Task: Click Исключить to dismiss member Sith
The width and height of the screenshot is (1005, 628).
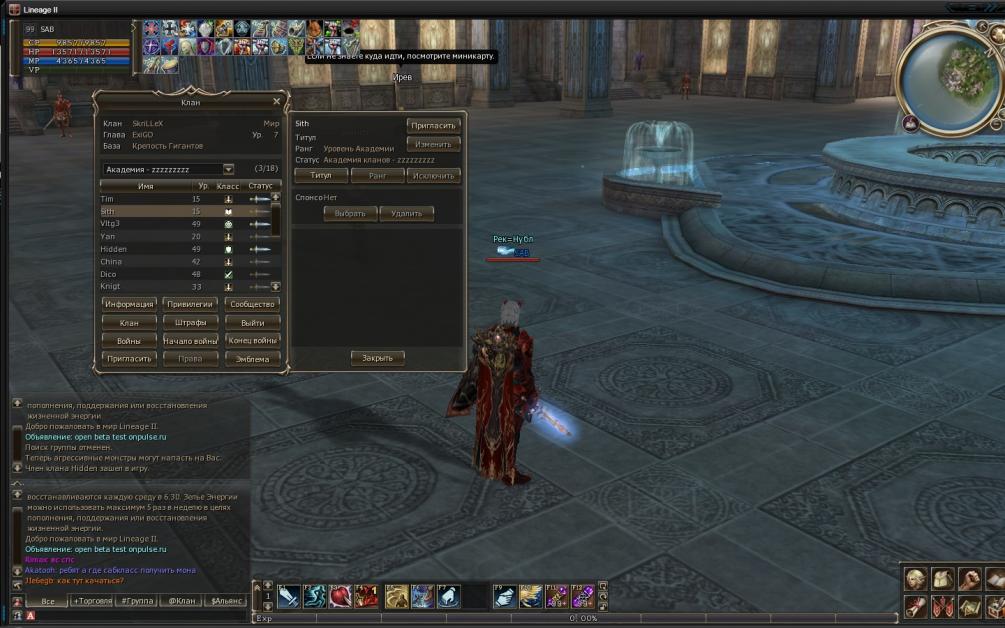Action: pos(433,175)
